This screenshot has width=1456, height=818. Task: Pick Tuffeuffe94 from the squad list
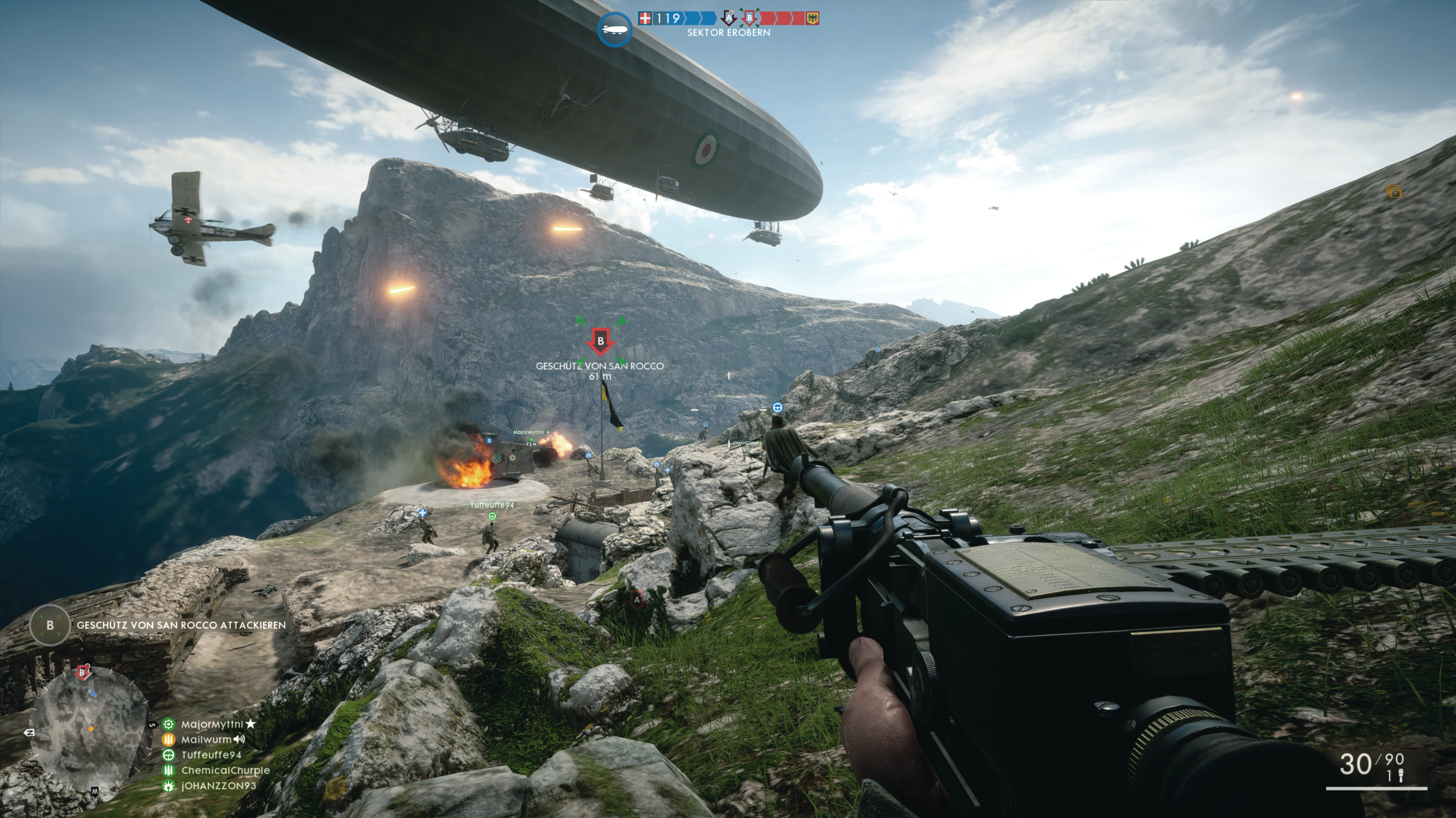212,755
